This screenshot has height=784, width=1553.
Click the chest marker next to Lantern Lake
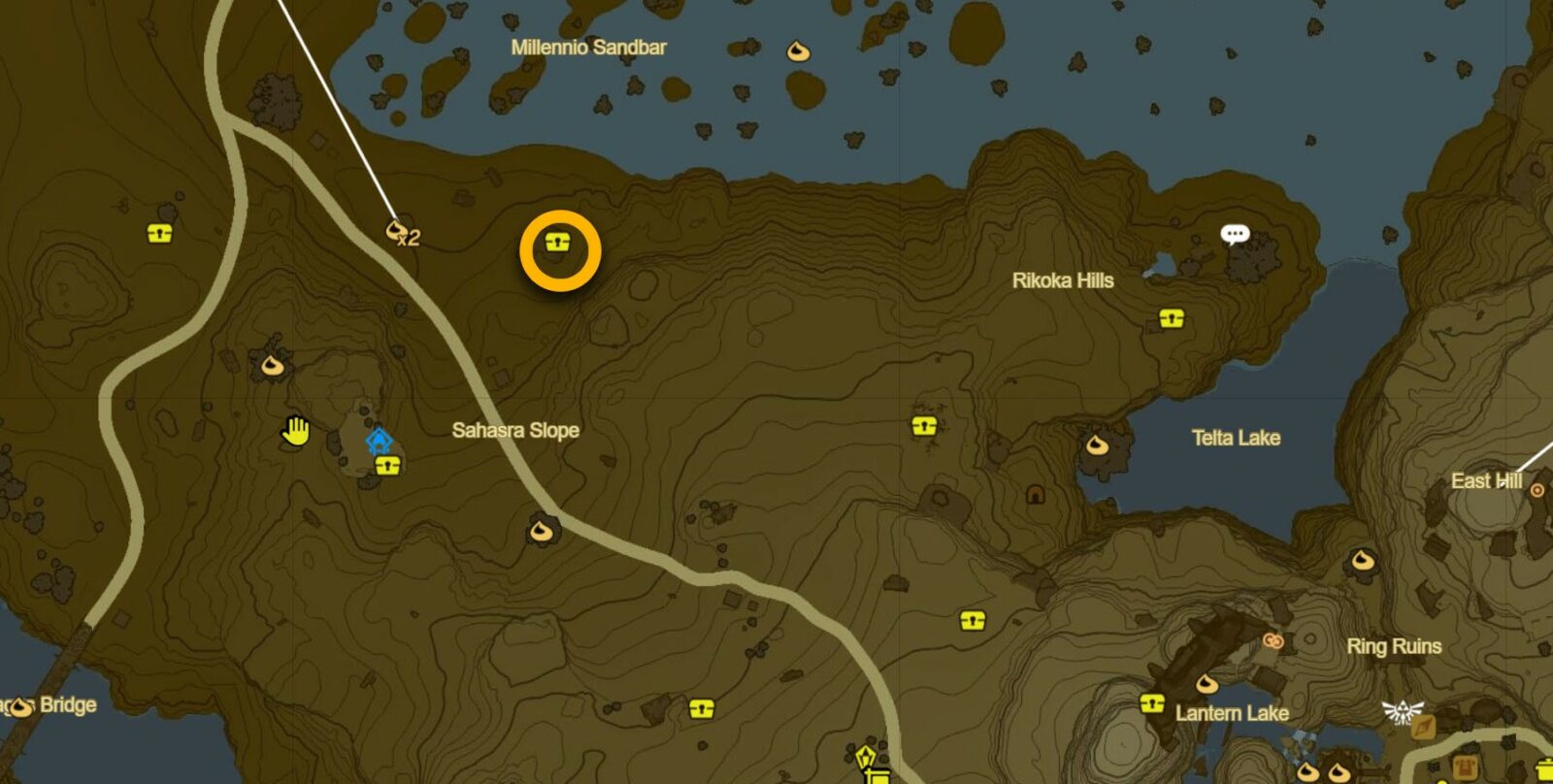tap(1152, 703)
